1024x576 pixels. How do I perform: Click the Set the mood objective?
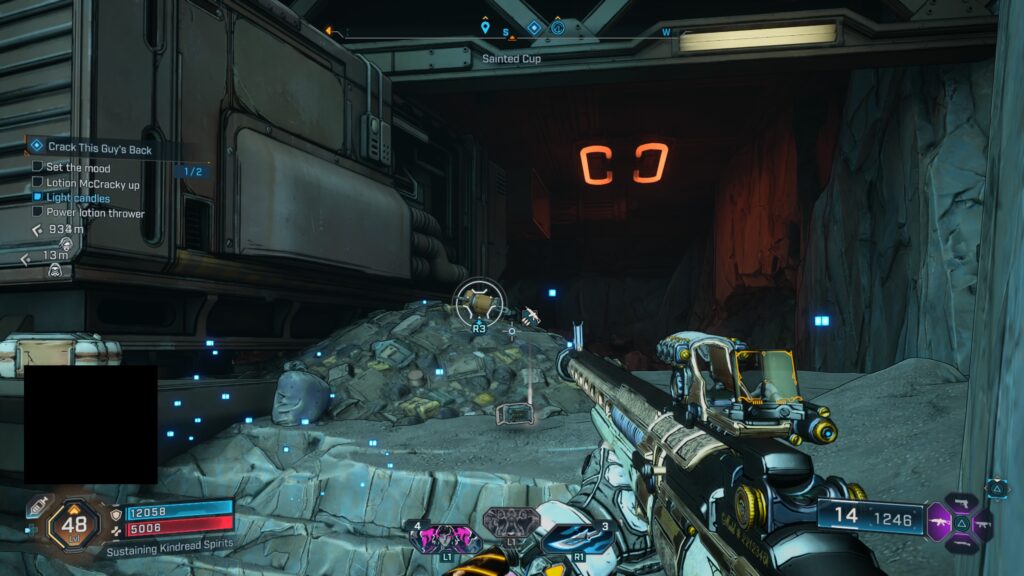tap(77, 168)
